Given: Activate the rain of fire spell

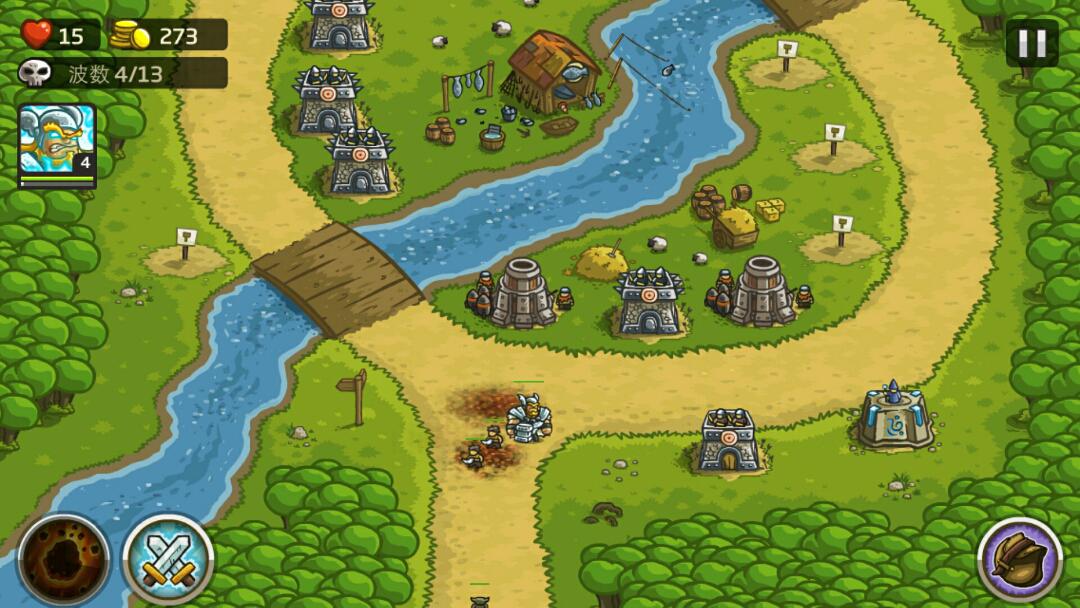Looking at the screenshot, I should [x=64, y=560].
